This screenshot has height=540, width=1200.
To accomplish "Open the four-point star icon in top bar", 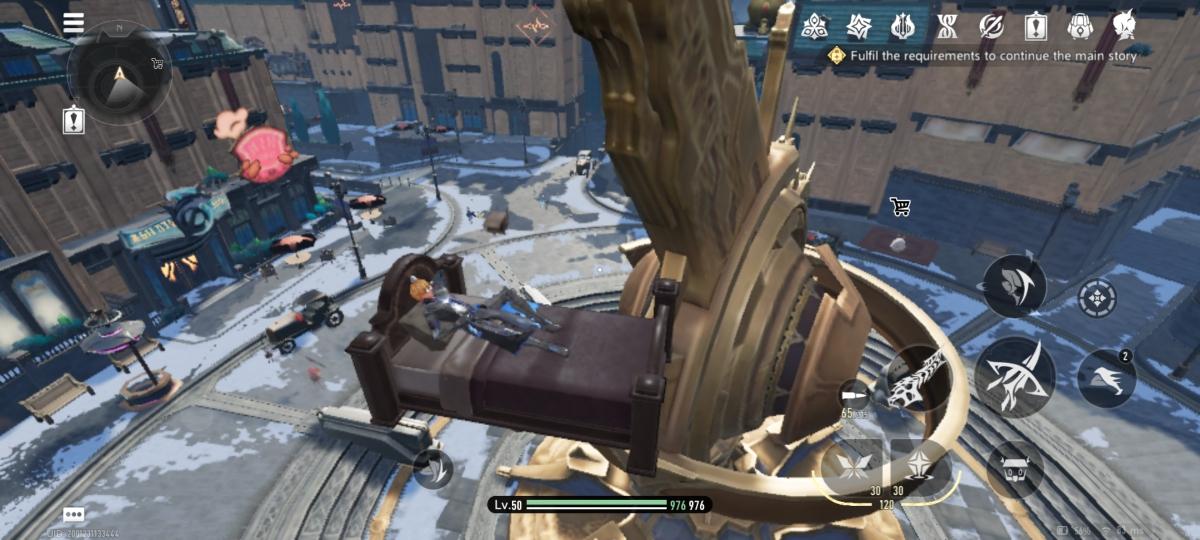I will pos(859,26).
